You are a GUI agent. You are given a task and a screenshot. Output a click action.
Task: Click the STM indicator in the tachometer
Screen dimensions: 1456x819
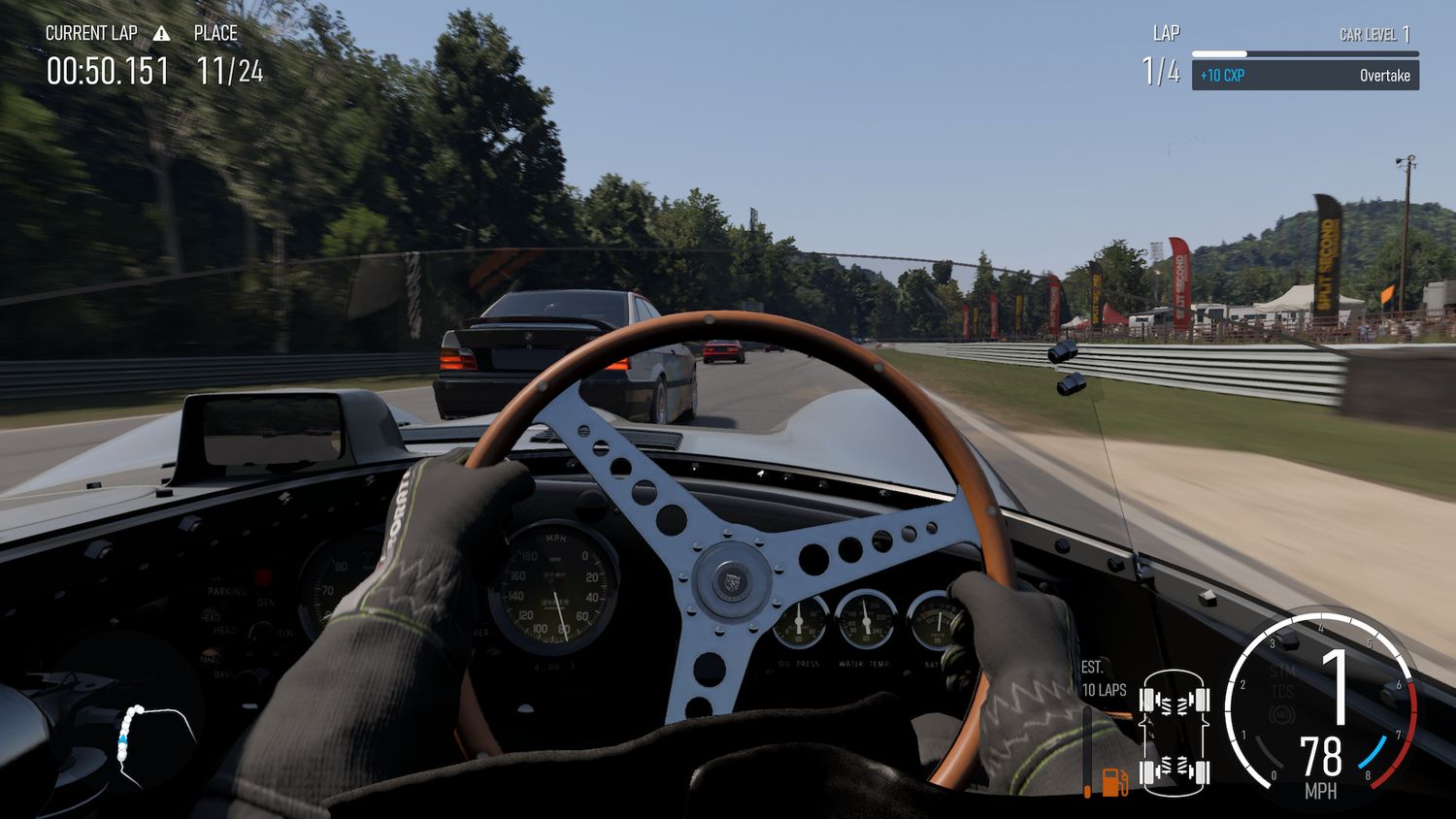tap(1282, 672)
